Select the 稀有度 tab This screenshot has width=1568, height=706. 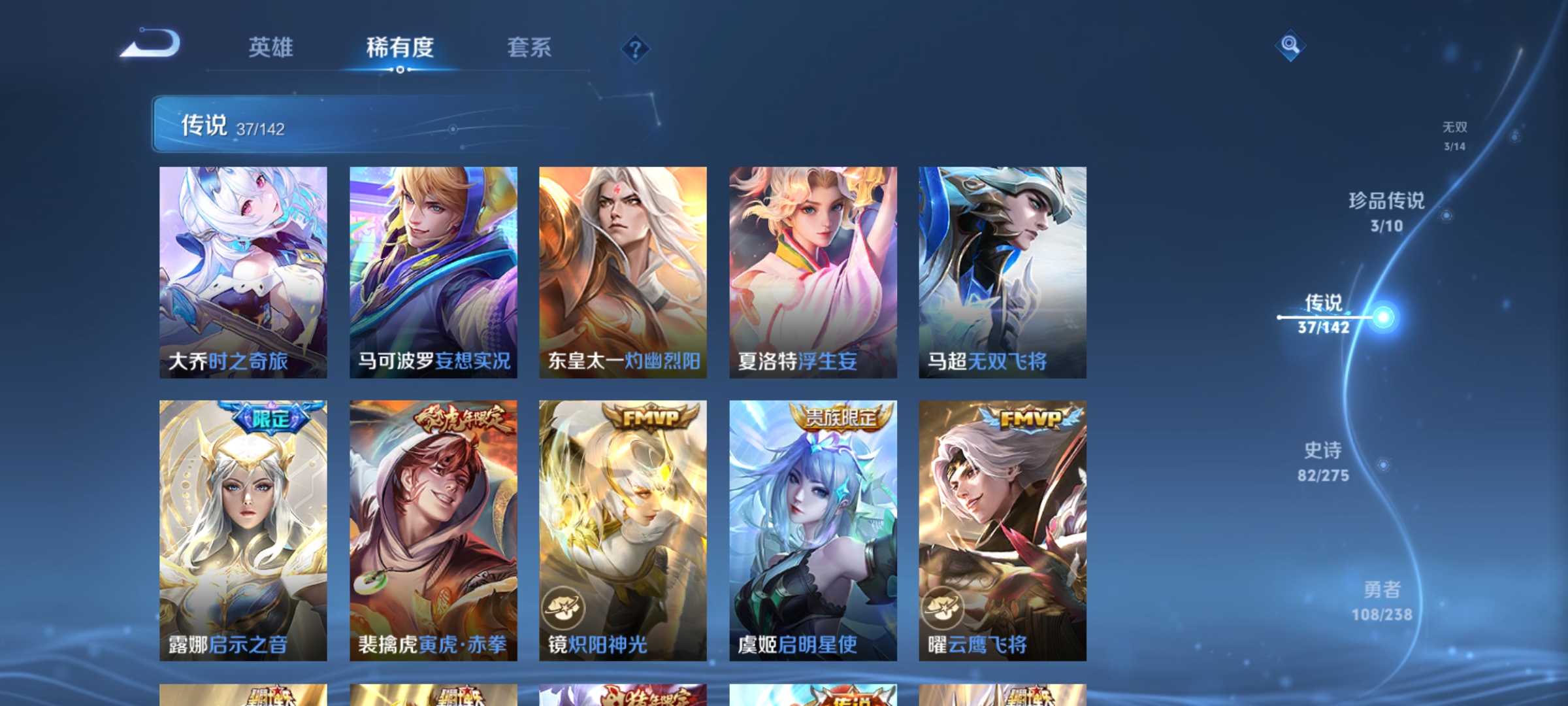[x=401, y=48]
